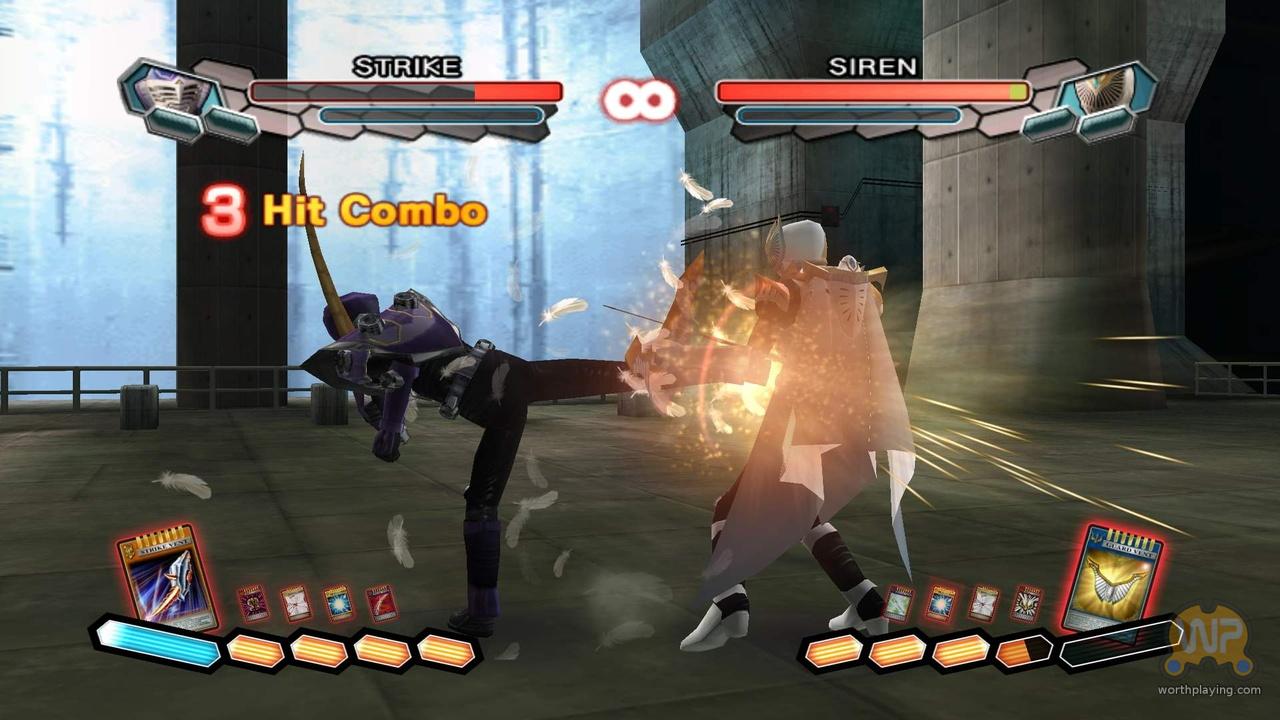Click the STRIKE name label
The height and width of the screenshot is (720, 1280).
pyautogui.click(x=405, y=68)
